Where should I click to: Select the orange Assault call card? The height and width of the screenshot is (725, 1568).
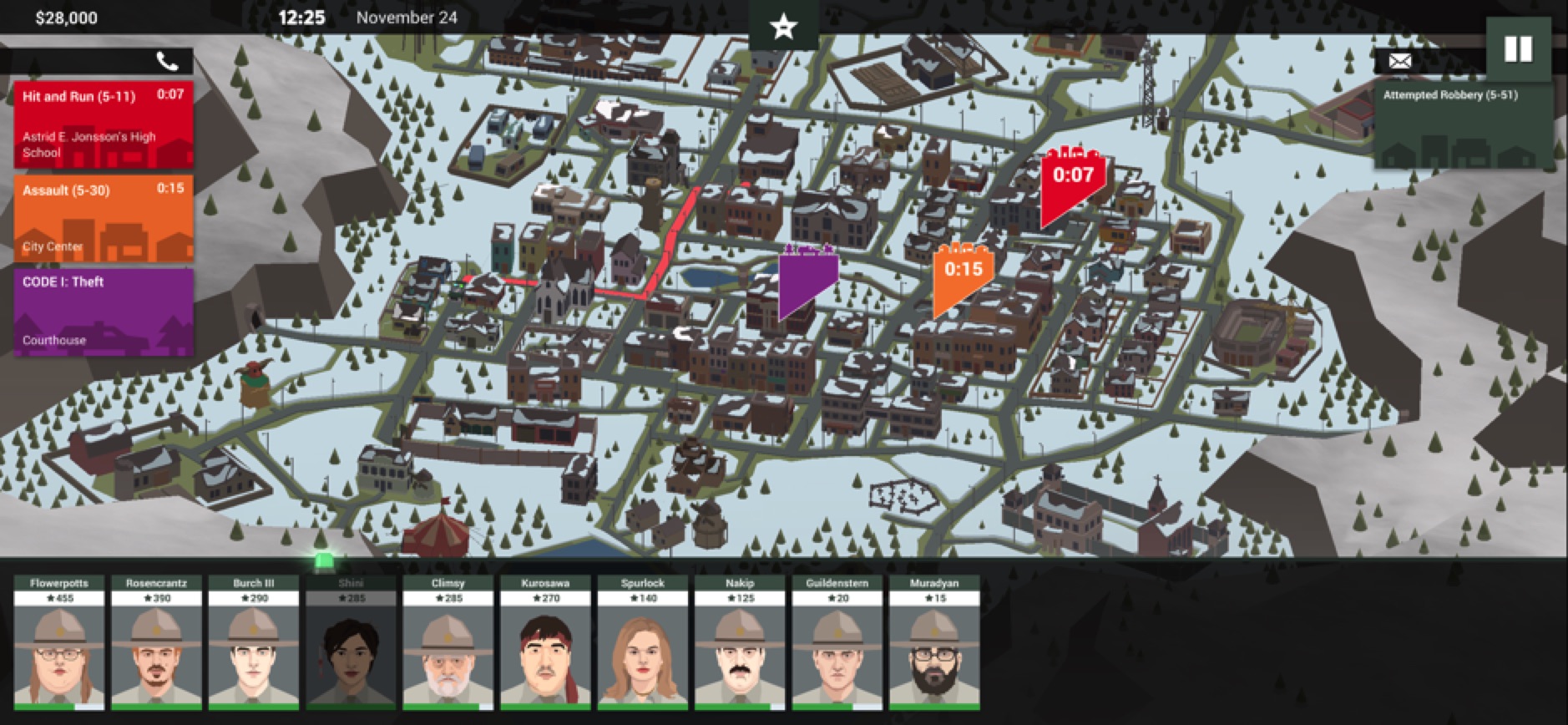point(104,218)
